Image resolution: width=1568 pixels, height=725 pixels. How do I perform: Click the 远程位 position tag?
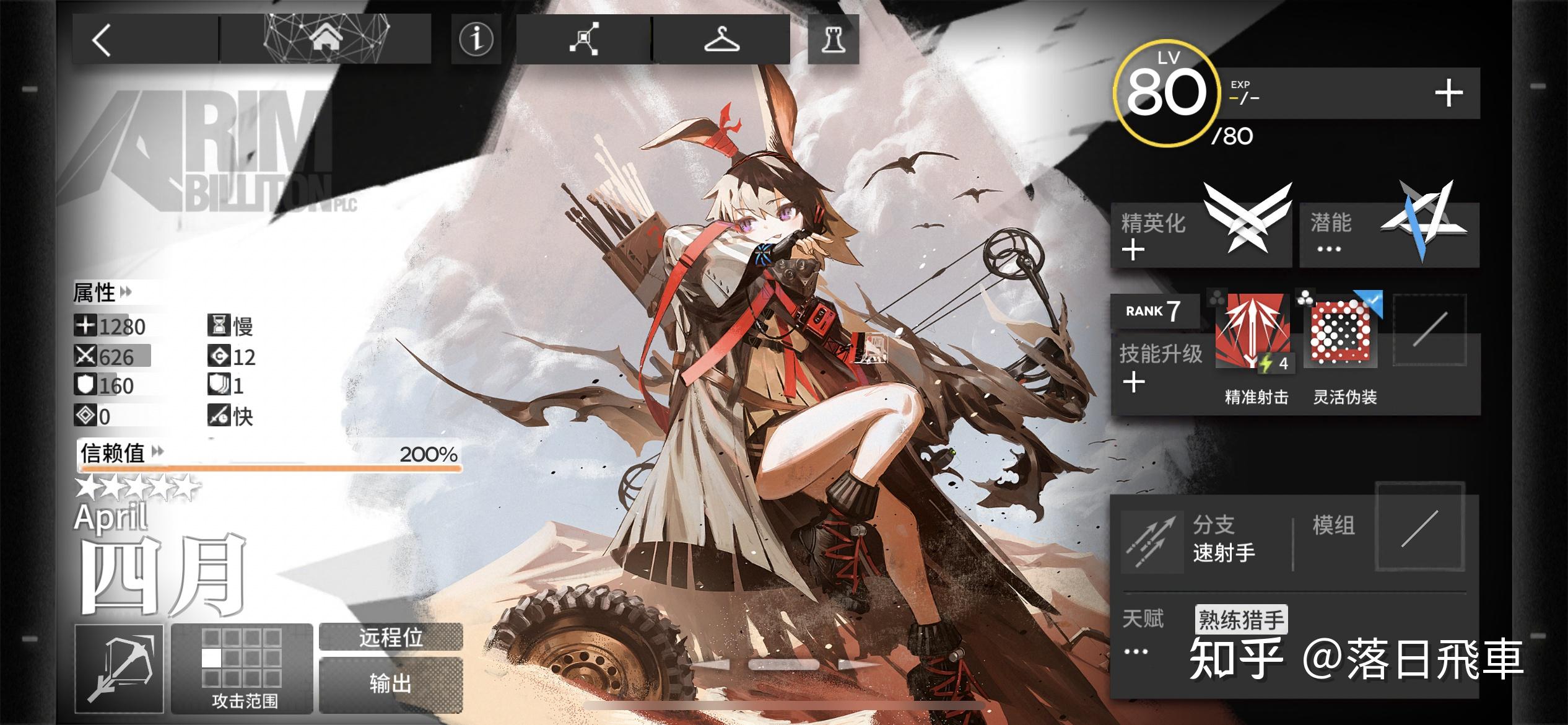(x=391, y=637)
